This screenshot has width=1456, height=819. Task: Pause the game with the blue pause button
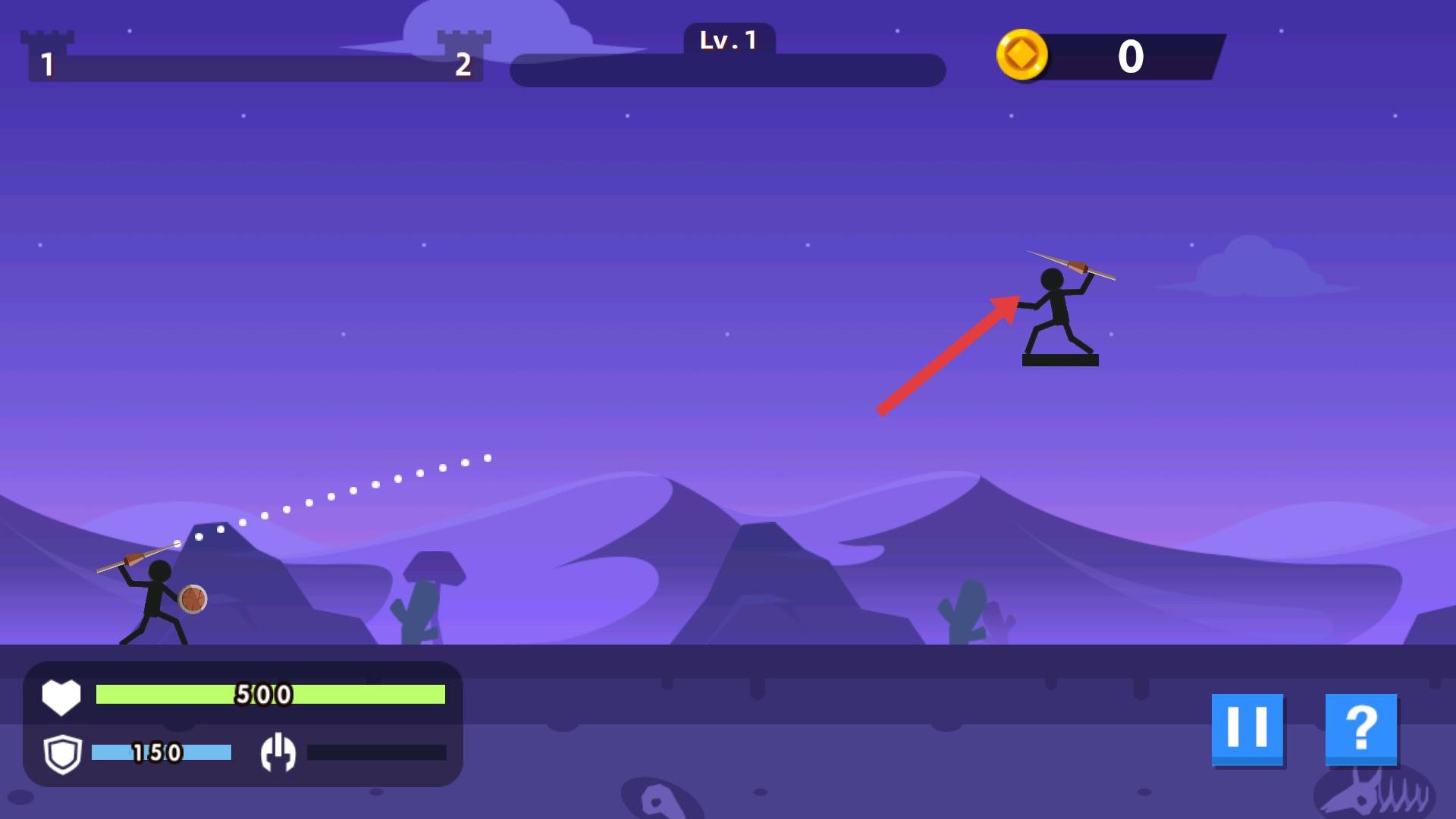(x=1247, y=728)
